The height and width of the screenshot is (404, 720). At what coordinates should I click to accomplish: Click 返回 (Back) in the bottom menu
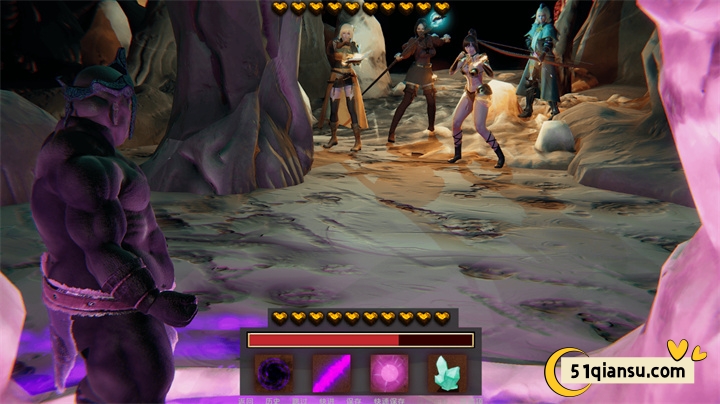tap(246, 399)
